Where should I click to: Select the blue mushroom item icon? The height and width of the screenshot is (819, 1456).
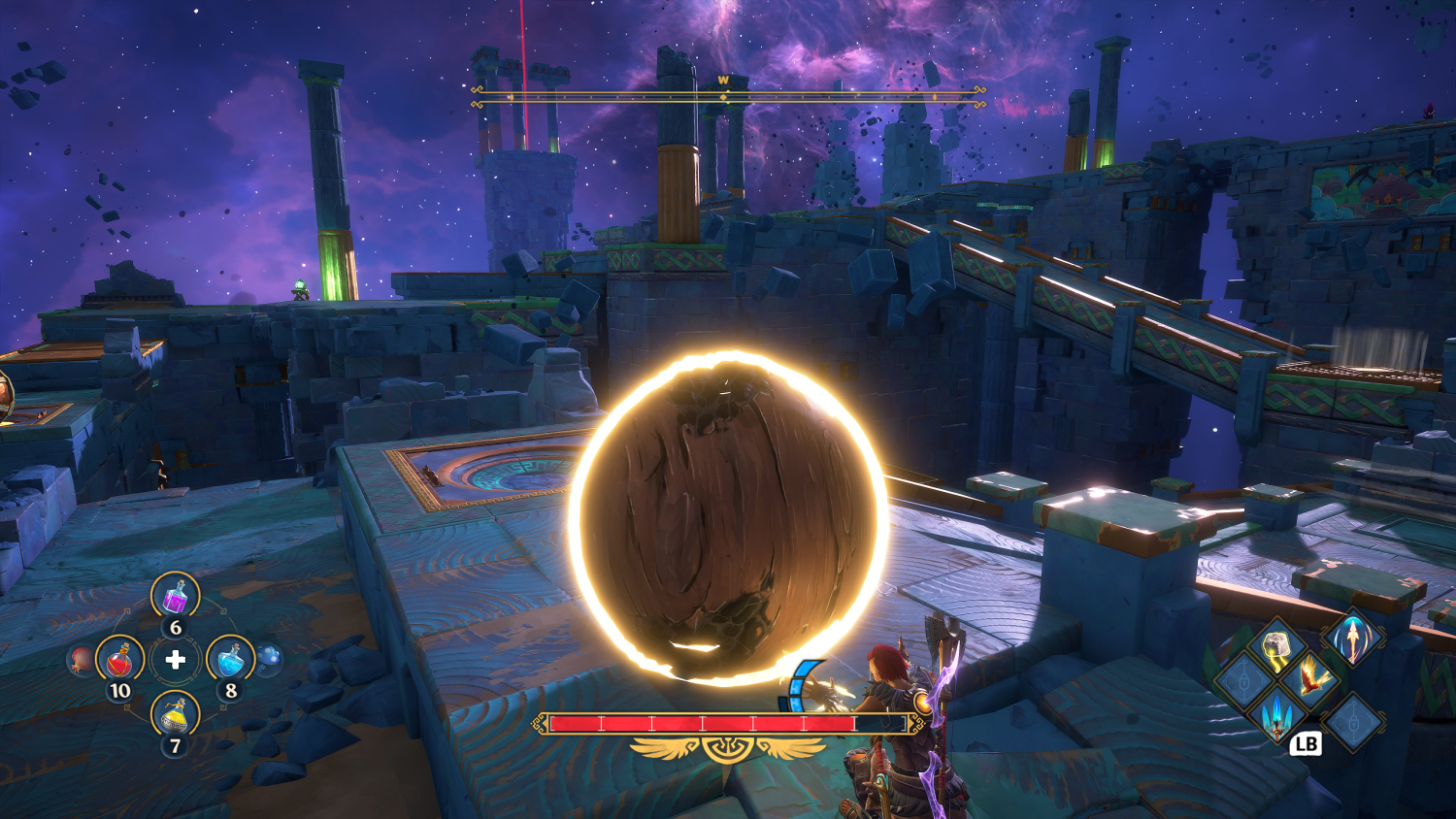point(270,659)
